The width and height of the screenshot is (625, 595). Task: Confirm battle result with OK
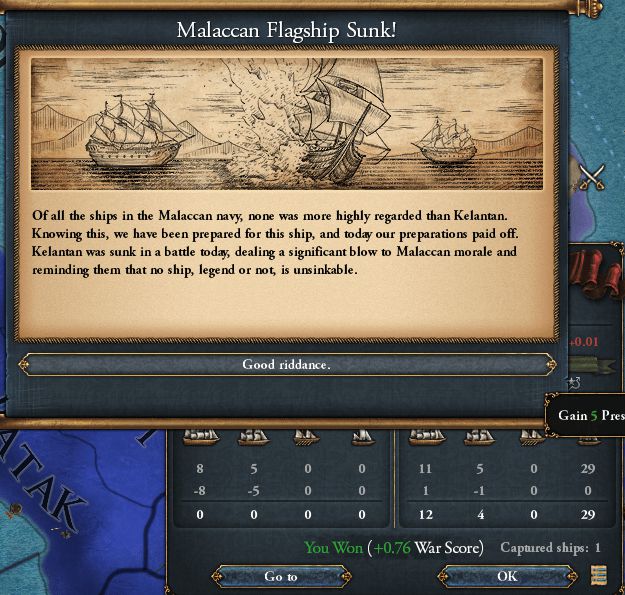(x=507, y=576)
